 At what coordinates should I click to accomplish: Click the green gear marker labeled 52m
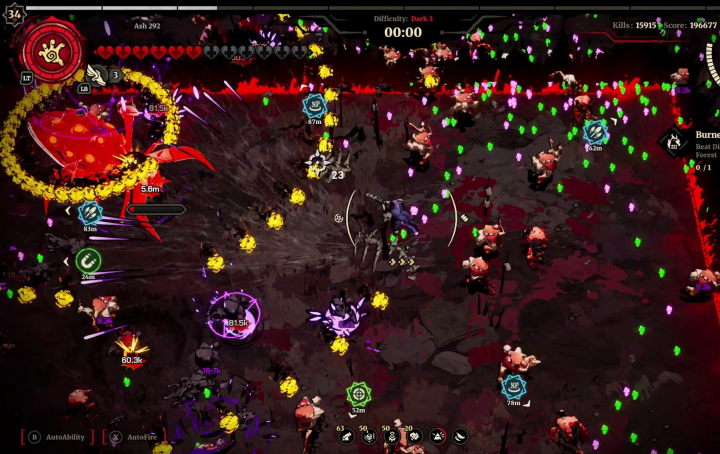(358, 393)
